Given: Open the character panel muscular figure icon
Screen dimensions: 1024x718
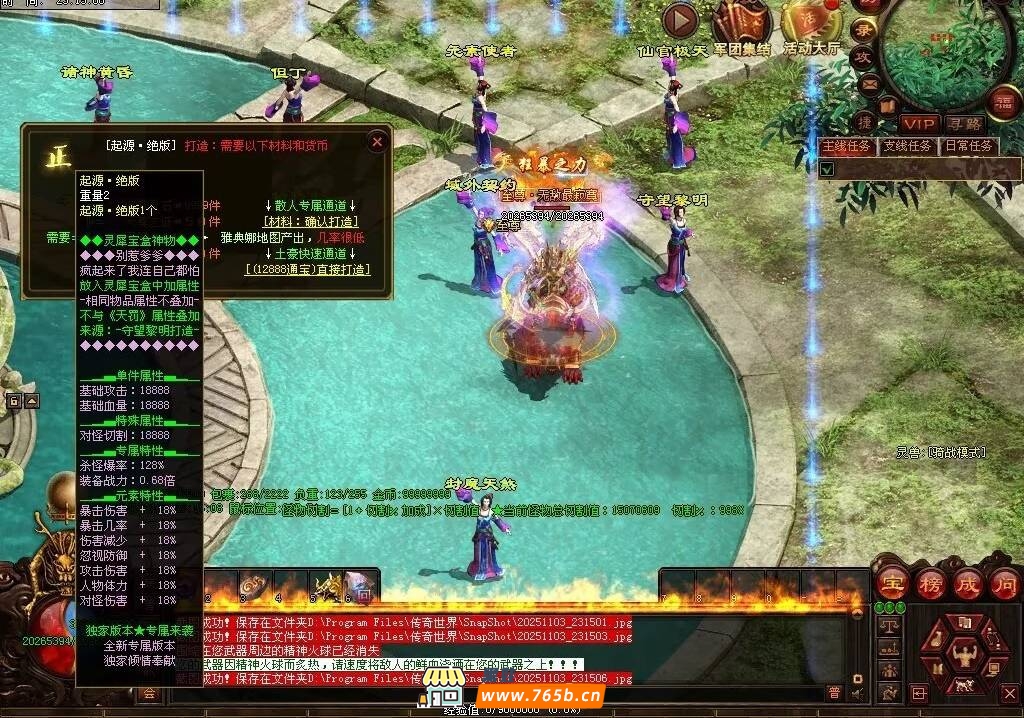Looking at the screenshot, I should coord(964,656).
